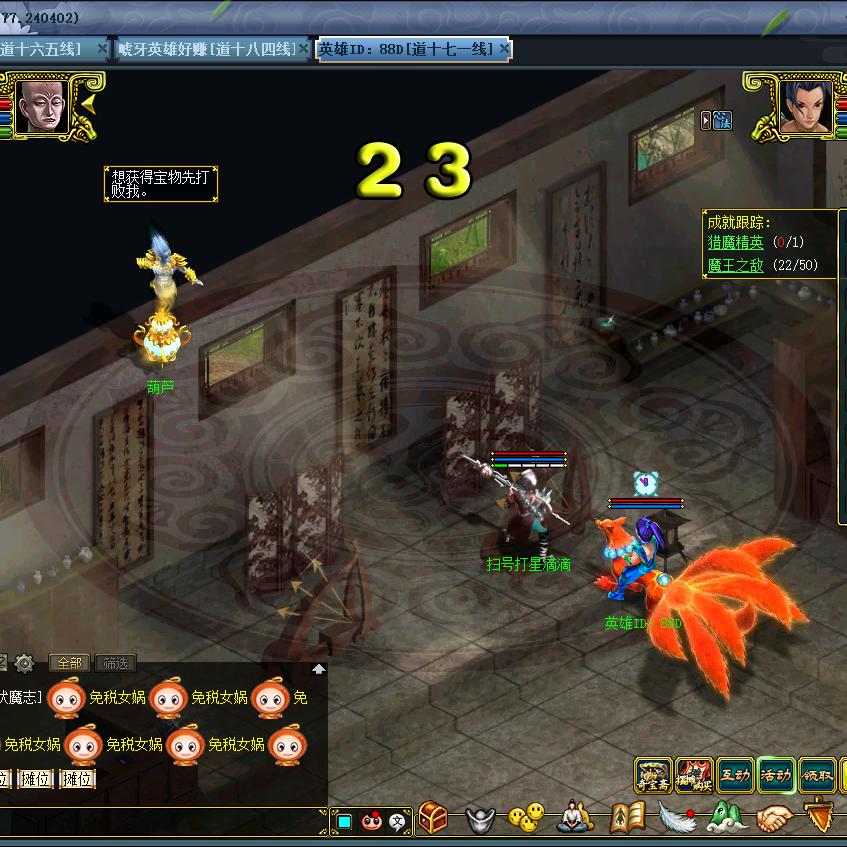Open the 魔王之敌 achievement link
The width and height of the screenshot is (847, 847).
click(735, 265)
